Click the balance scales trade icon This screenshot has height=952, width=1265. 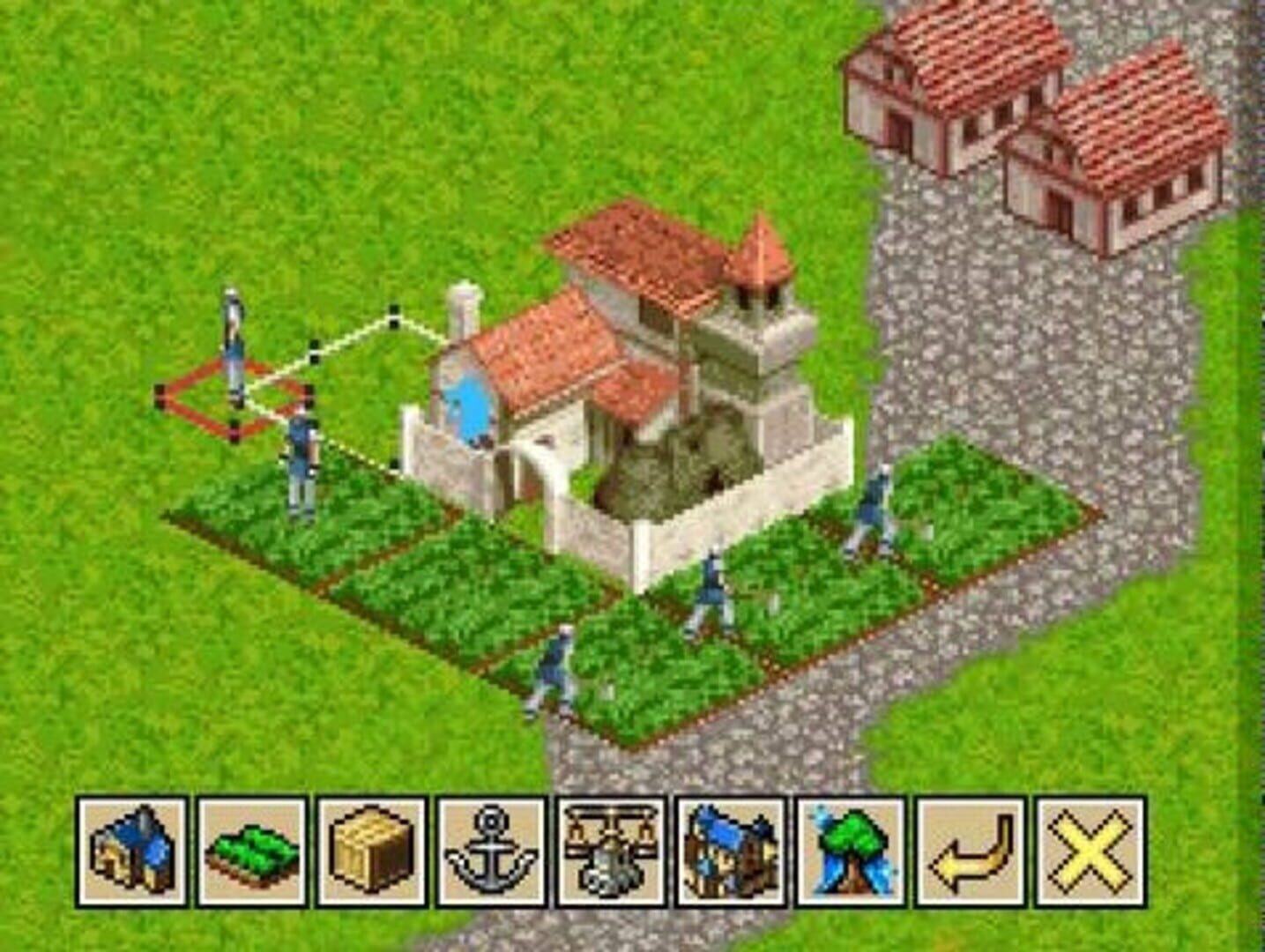pyautogui.click(x=611, y=851)
